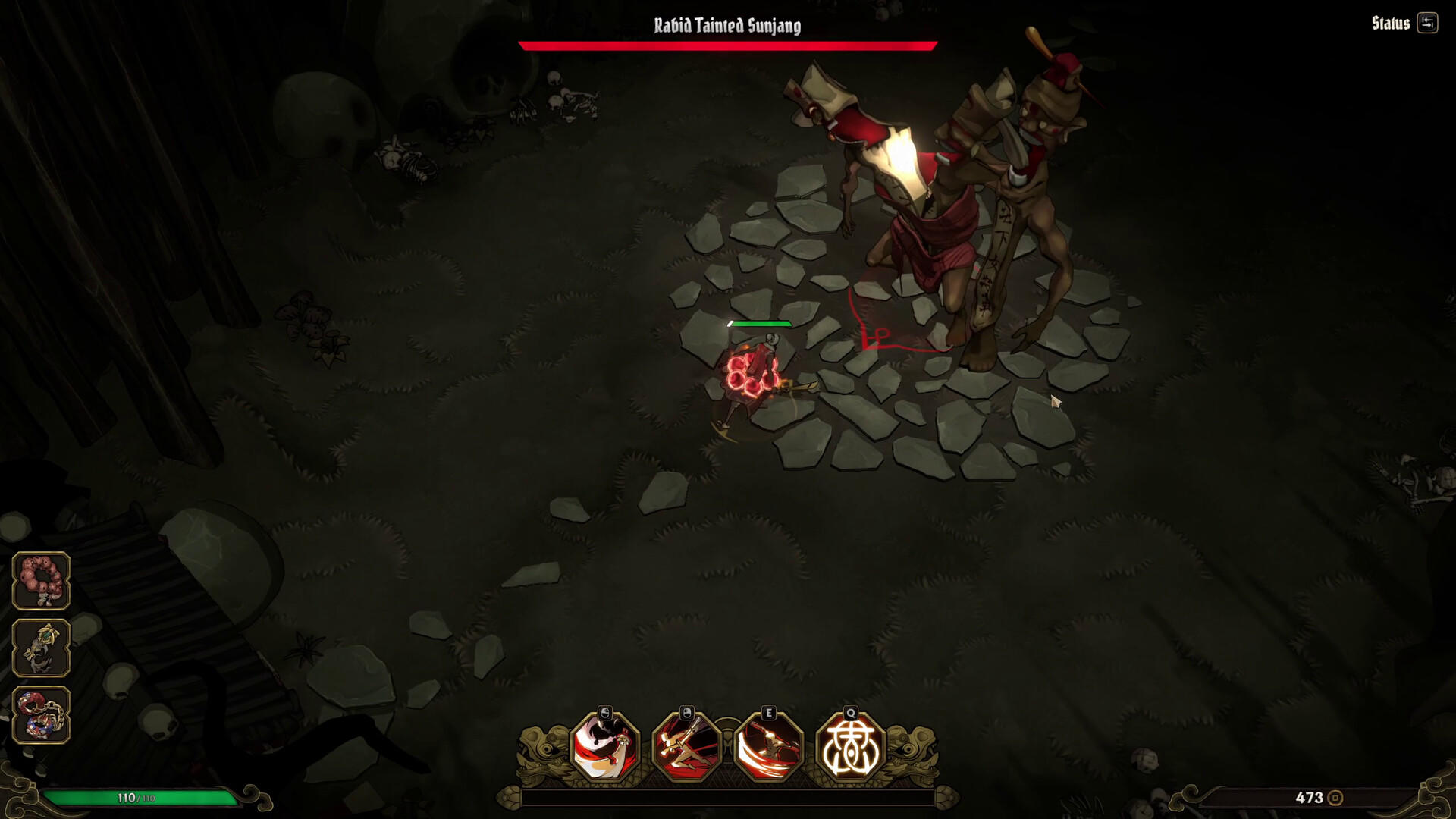The width and height of the screenshot is (1456, 819).
Task: Click the Rabid Tainted Sunjang boss nameplate
Action: 726,25
